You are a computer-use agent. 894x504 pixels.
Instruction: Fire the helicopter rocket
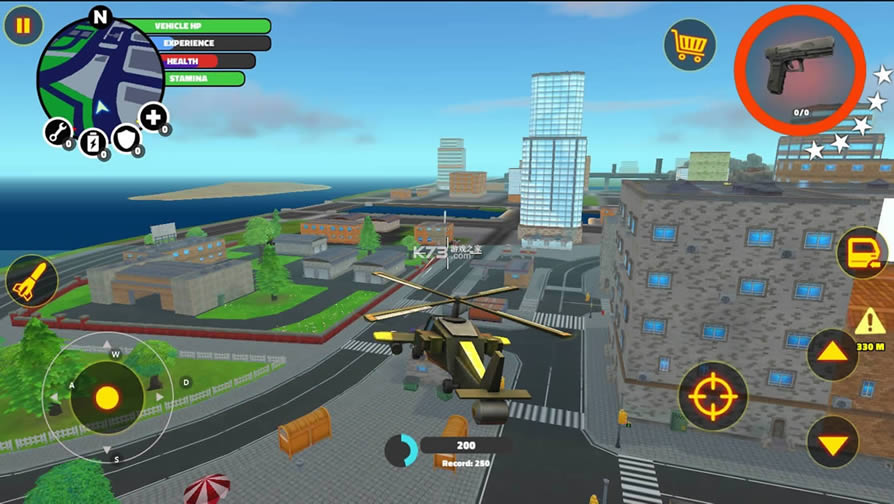click(x=31, y=281)
